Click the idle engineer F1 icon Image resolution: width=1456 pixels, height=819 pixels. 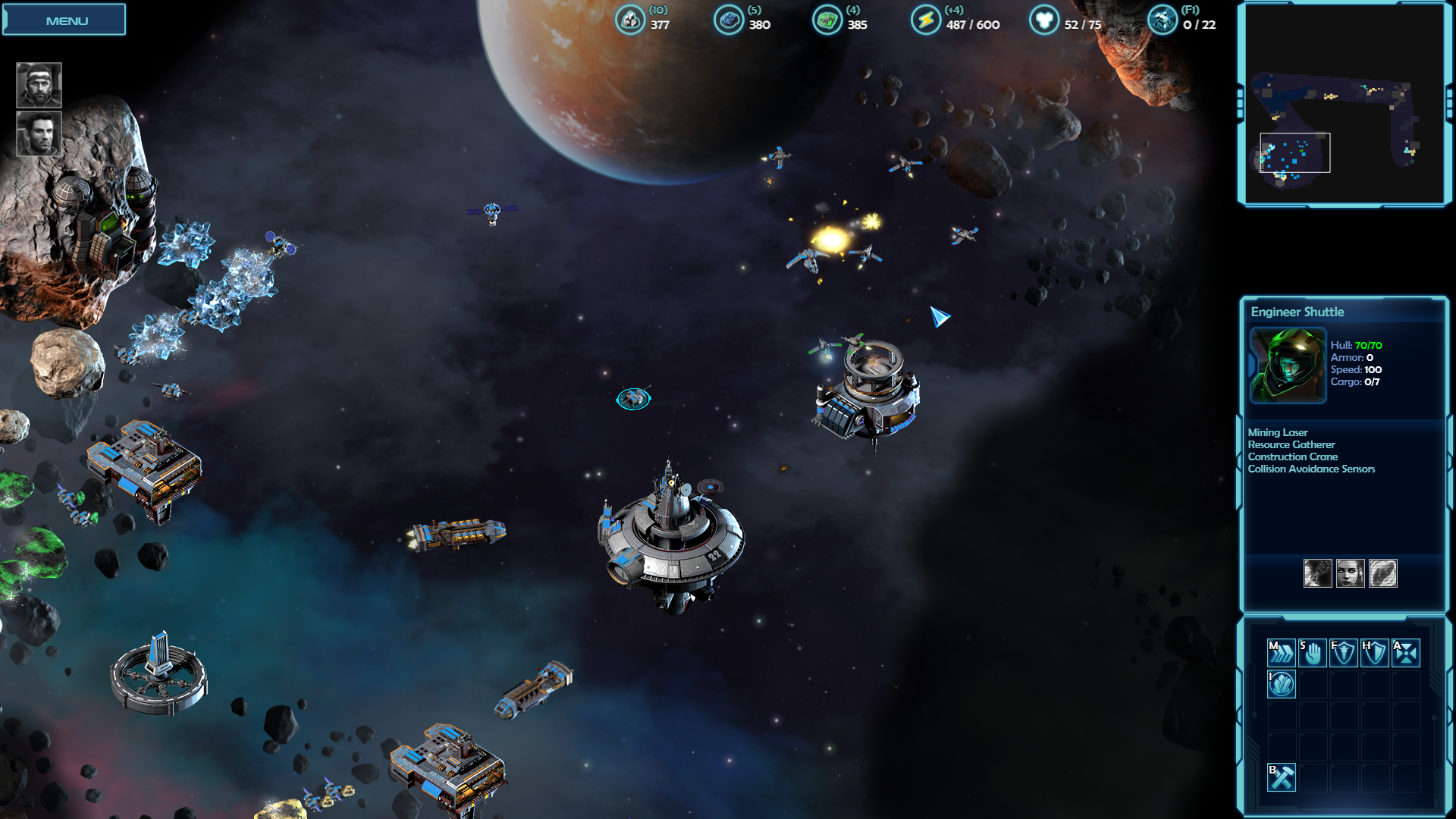1162,20
